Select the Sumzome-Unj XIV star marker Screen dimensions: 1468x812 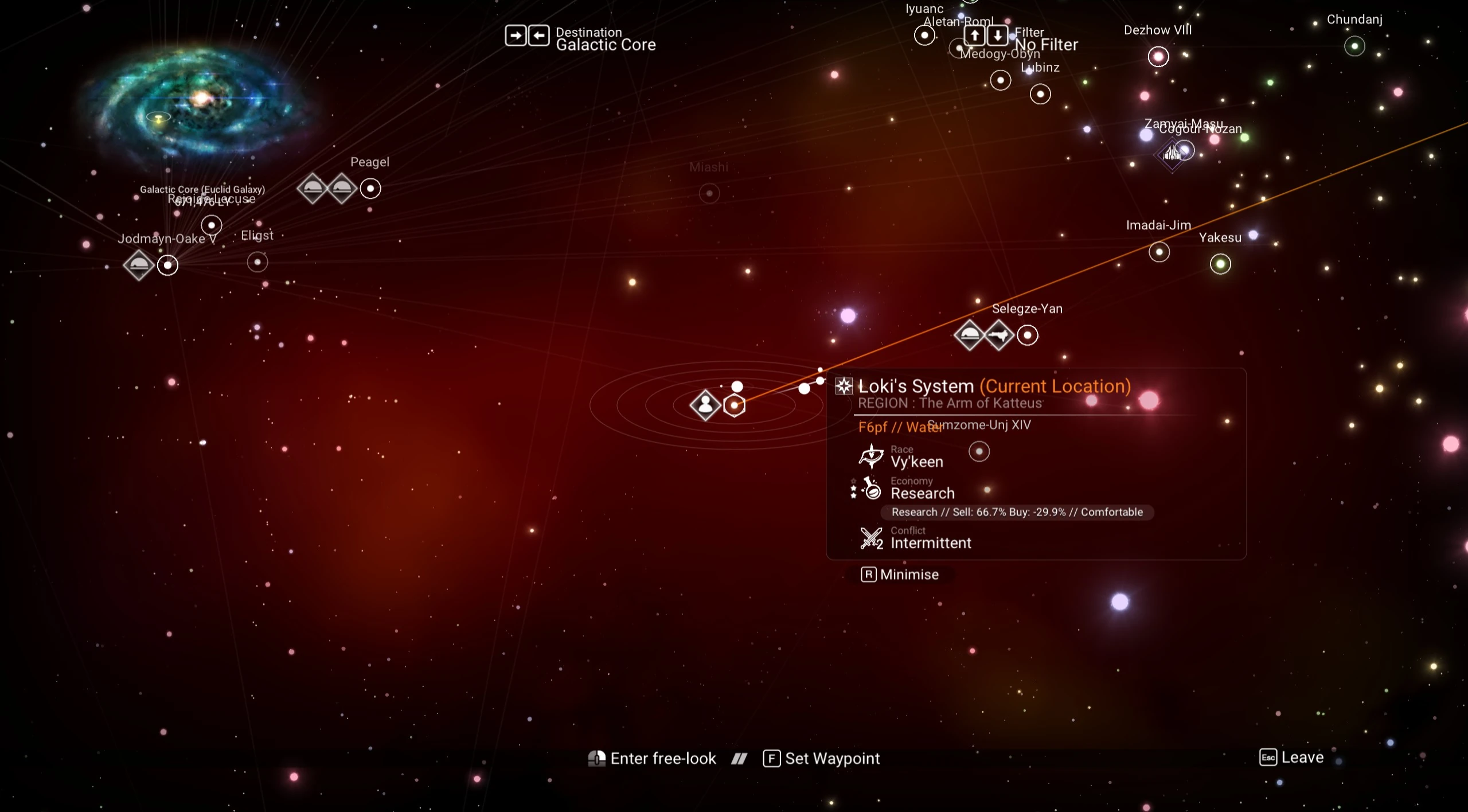click(979, 451)
